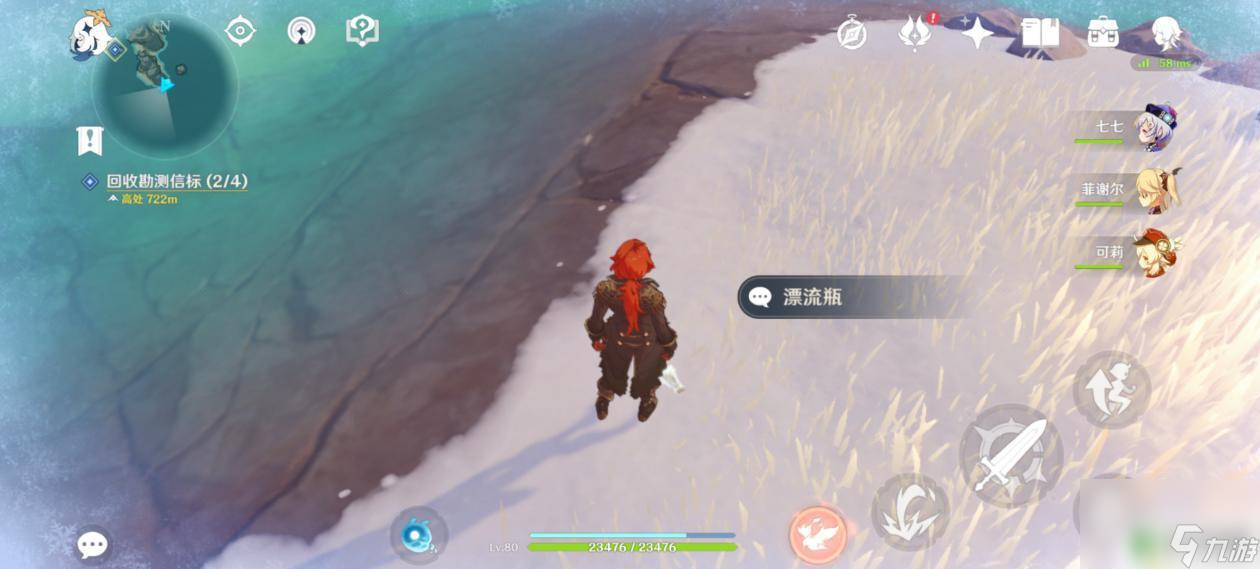Viewport: 1260px width, 569px height.
Task: Unleash the glowing phoenix elemental burst
Action: coord(818,534)
